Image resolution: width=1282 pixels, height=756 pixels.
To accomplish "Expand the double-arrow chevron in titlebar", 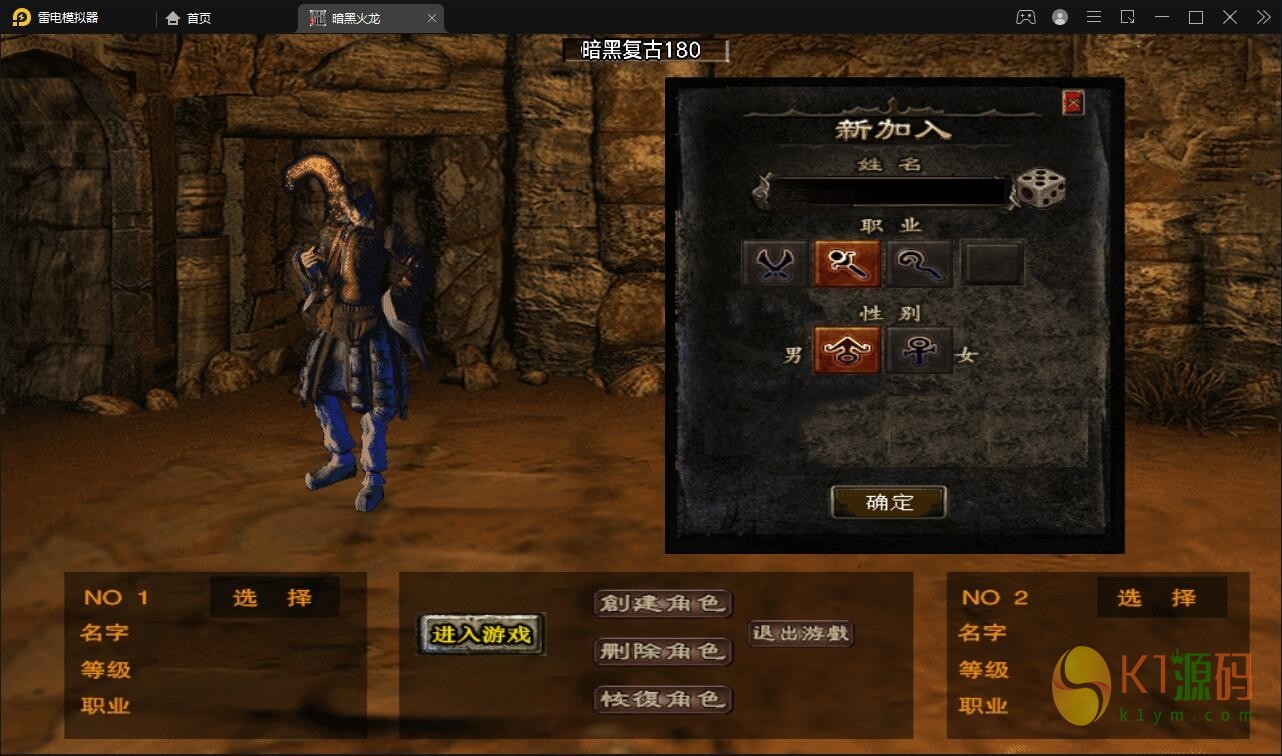I will tap(1262, 17).
